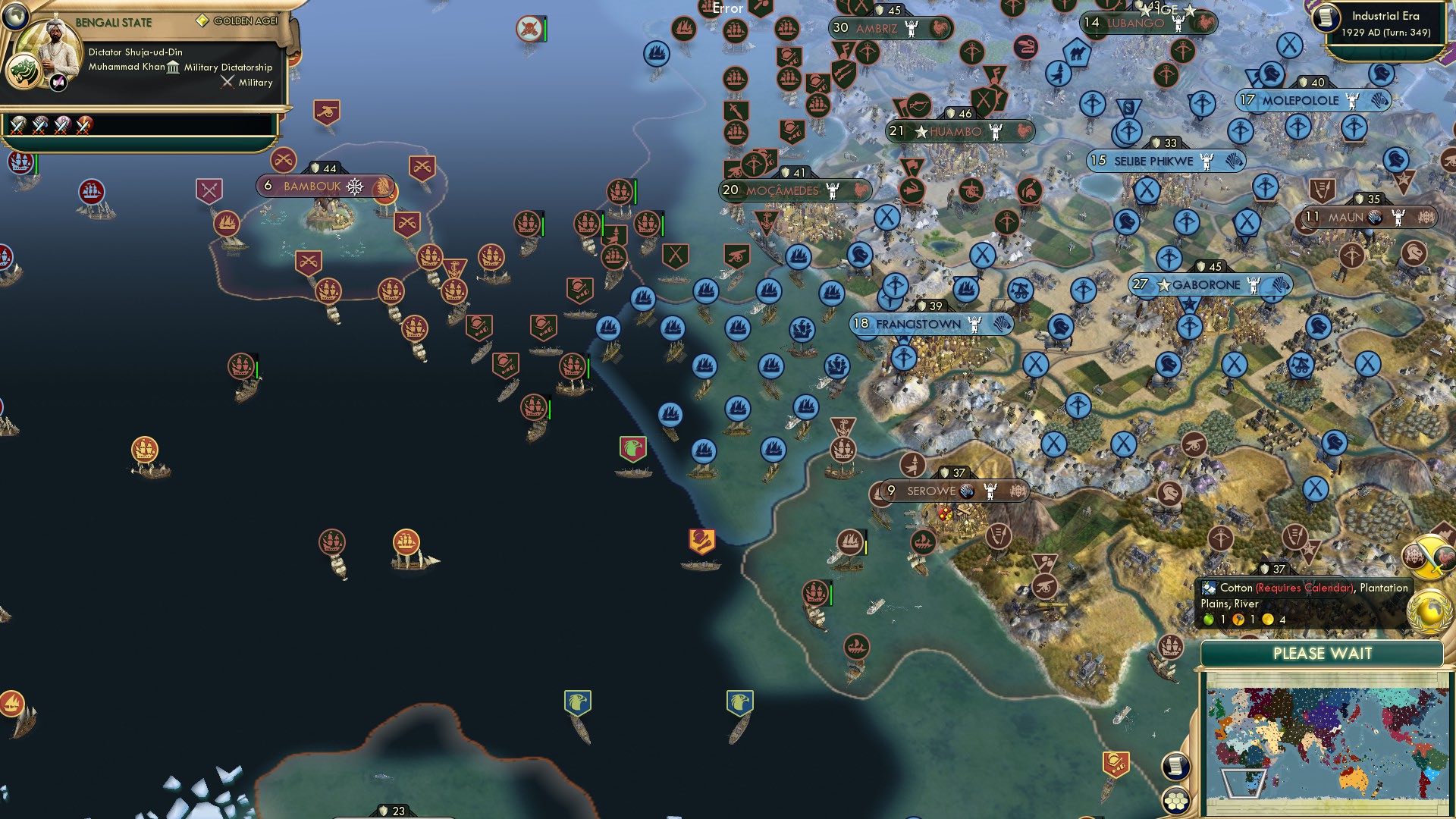1456x819 pixels.
Task: Click the PLEASE WAIT banner
Action: [1323, 654]
